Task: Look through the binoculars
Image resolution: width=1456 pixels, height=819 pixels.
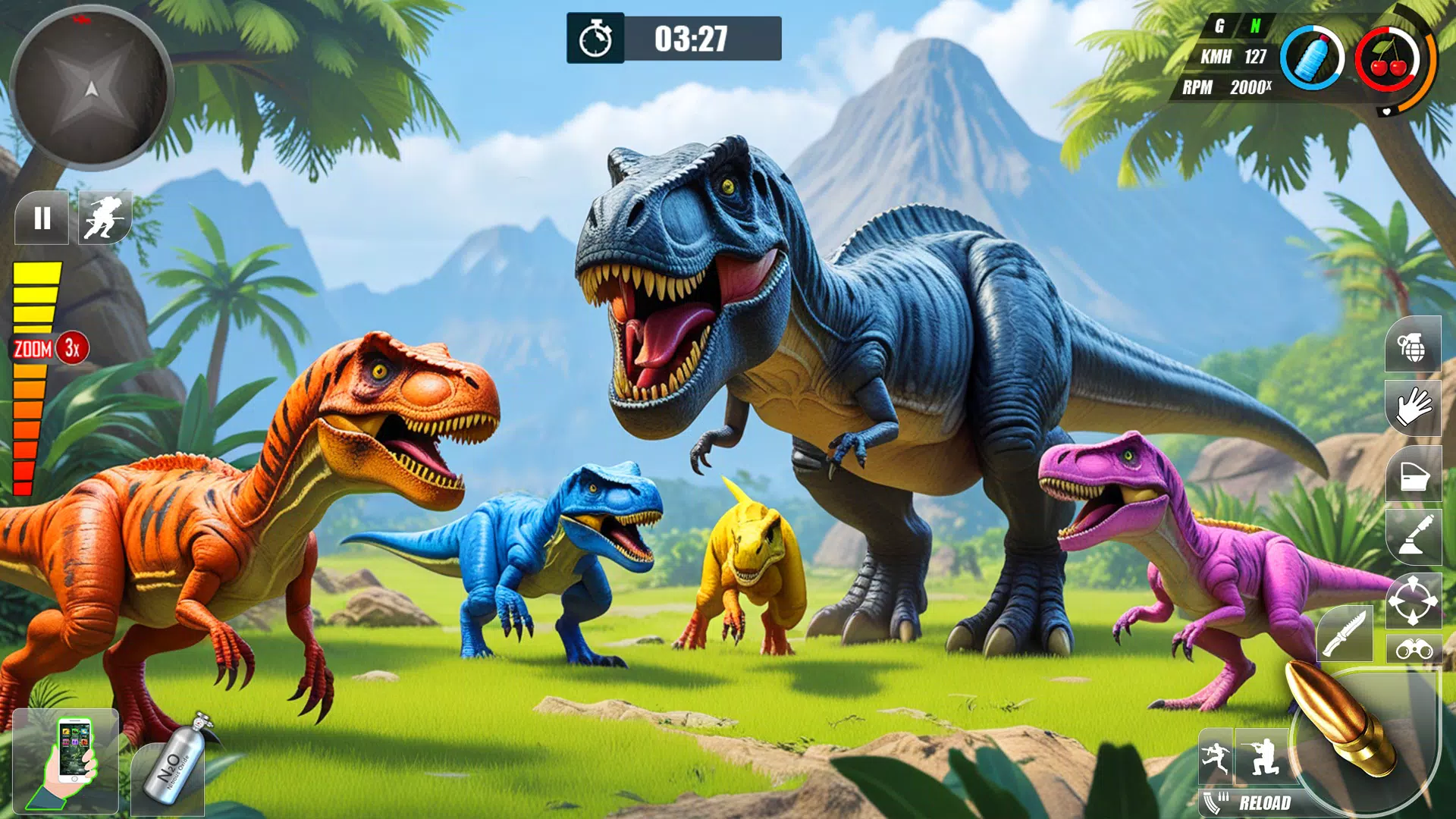Action: (x=1414, y=650)
